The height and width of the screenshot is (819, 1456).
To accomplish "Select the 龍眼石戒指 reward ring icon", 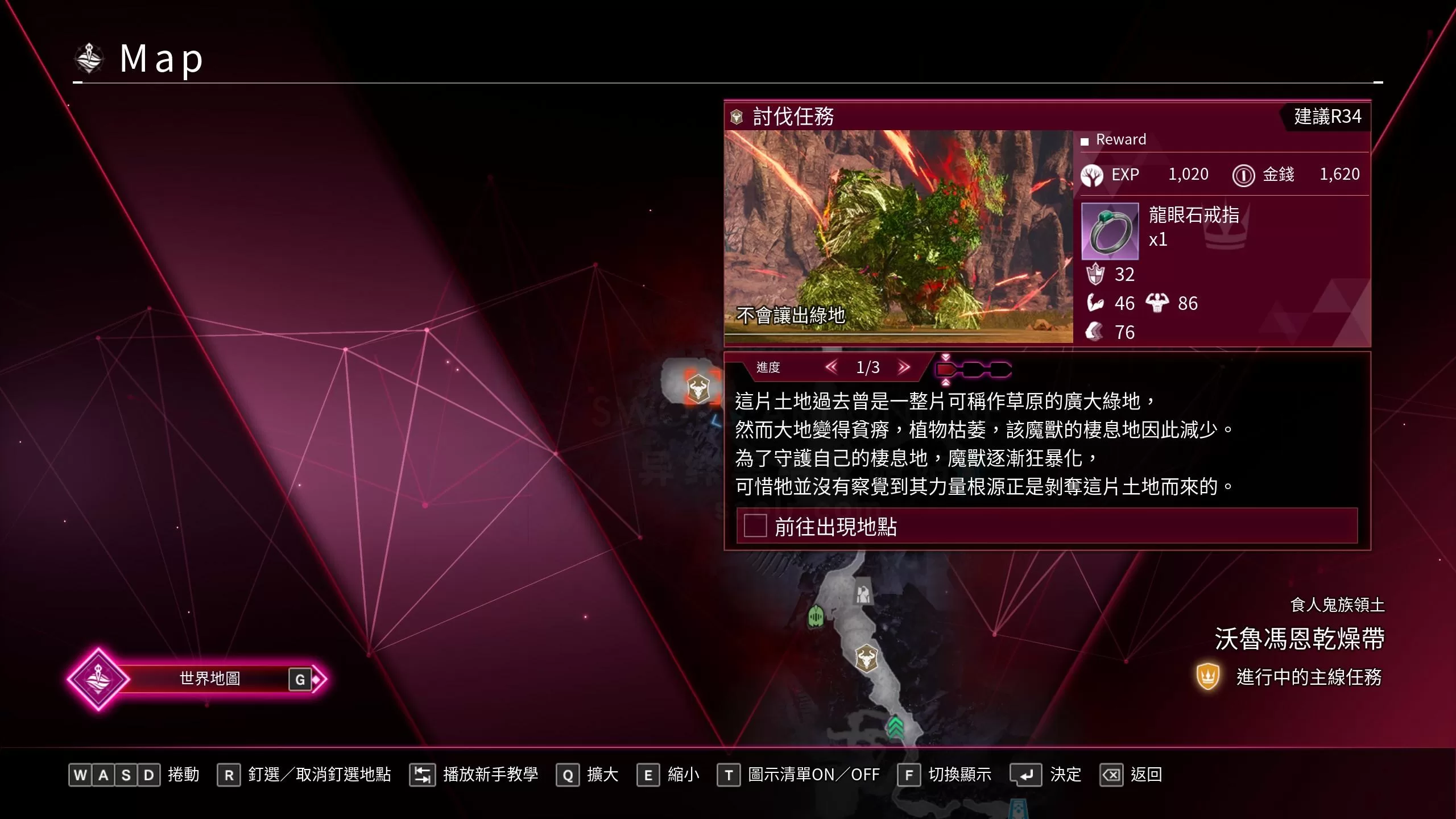I will point(1109,230).
